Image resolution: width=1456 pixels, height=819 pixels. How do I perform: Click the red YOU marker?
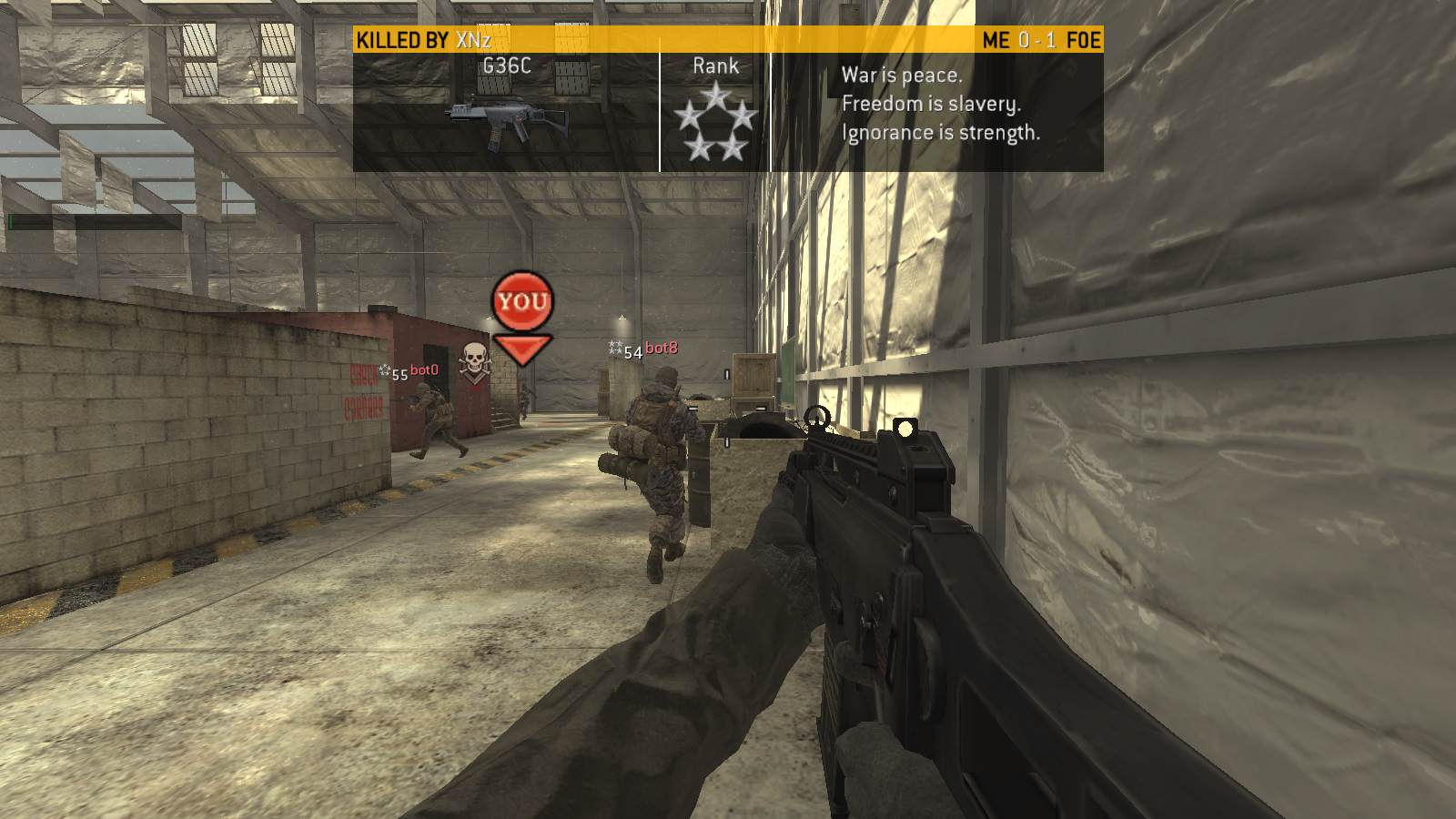522,301
